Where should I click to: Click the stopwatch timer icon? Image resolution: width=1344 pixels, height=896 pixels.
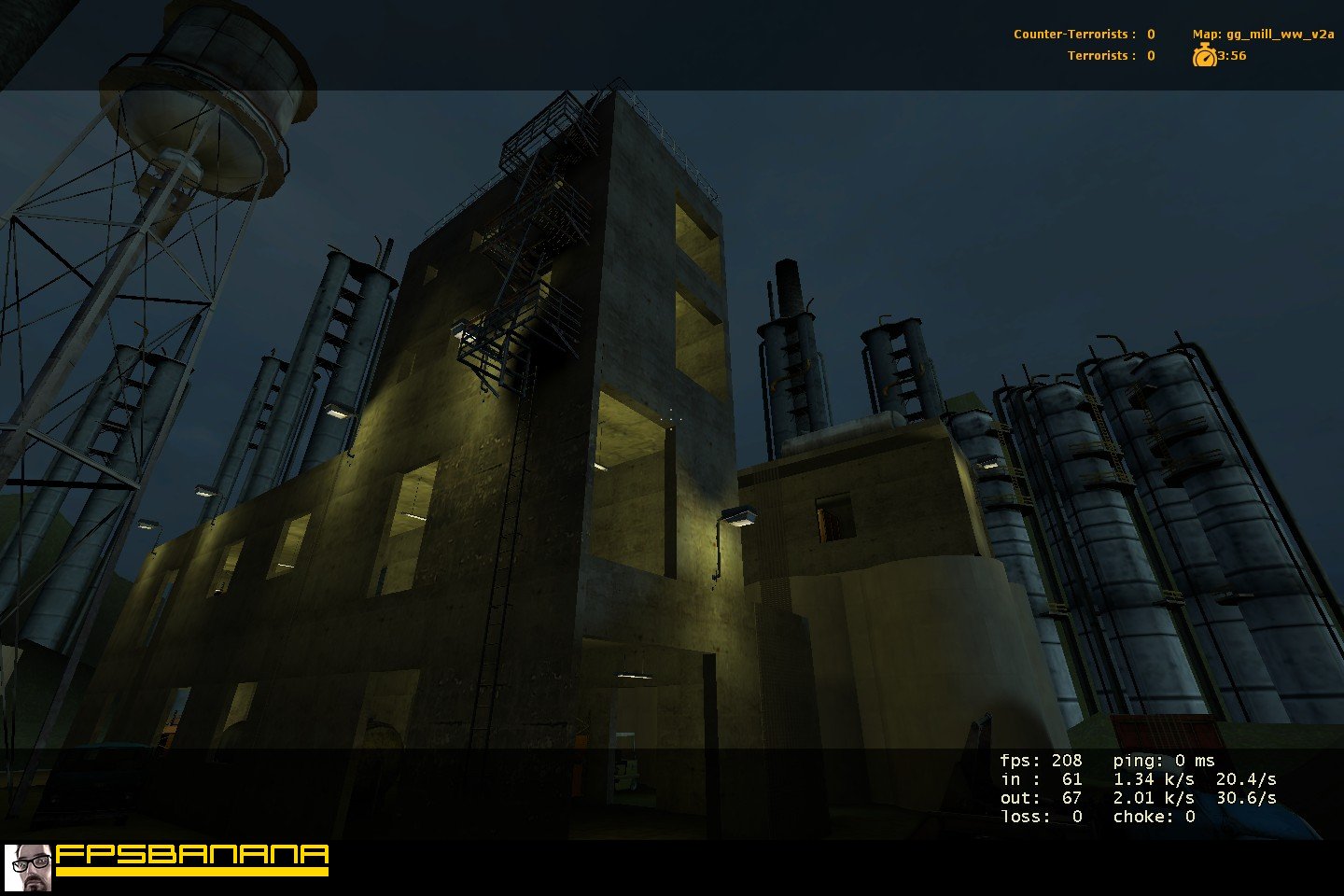coord(1206,56)
